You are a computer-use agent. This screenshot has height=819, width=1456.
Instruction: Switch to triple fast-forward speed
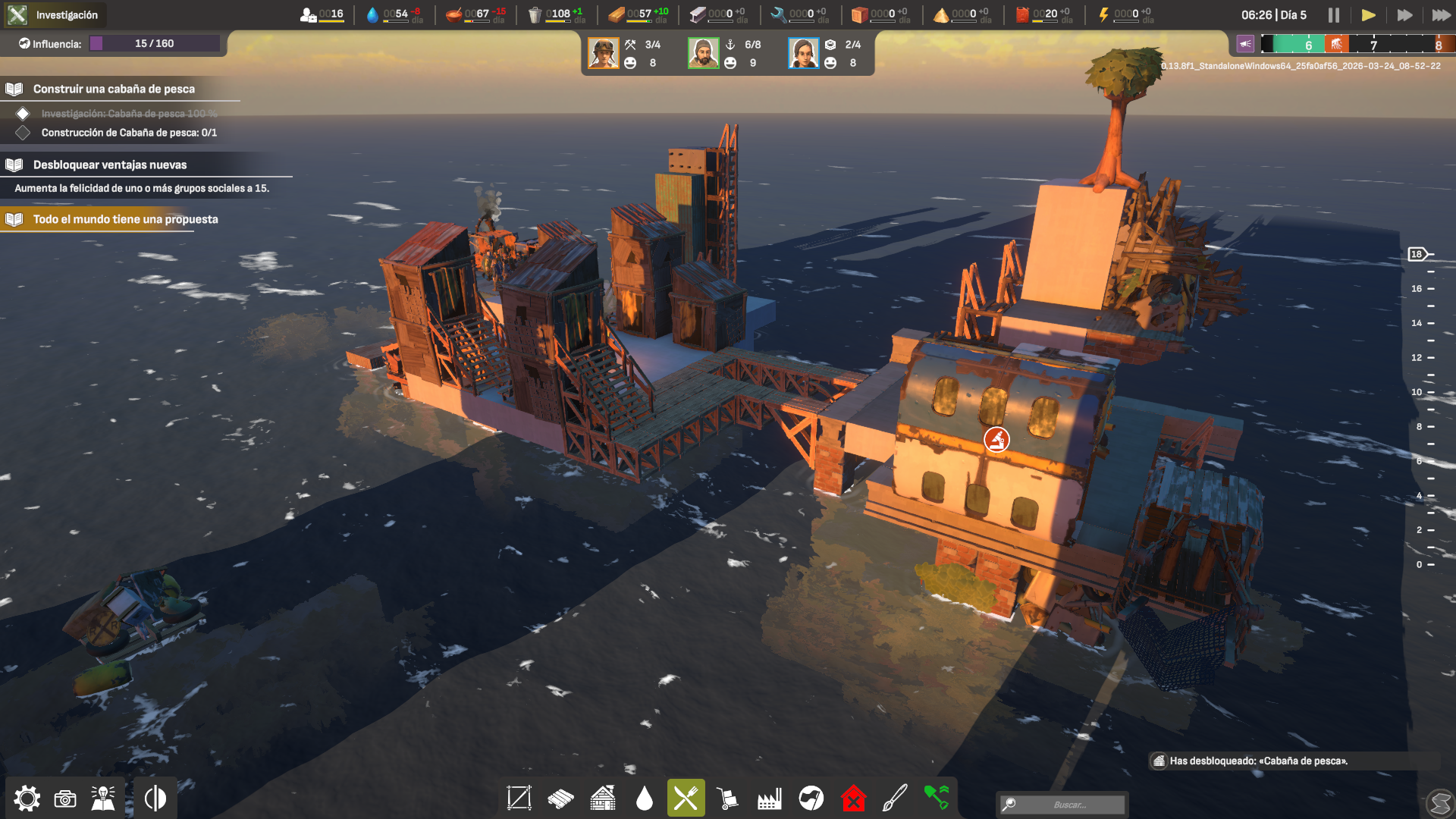[1440, 15]
